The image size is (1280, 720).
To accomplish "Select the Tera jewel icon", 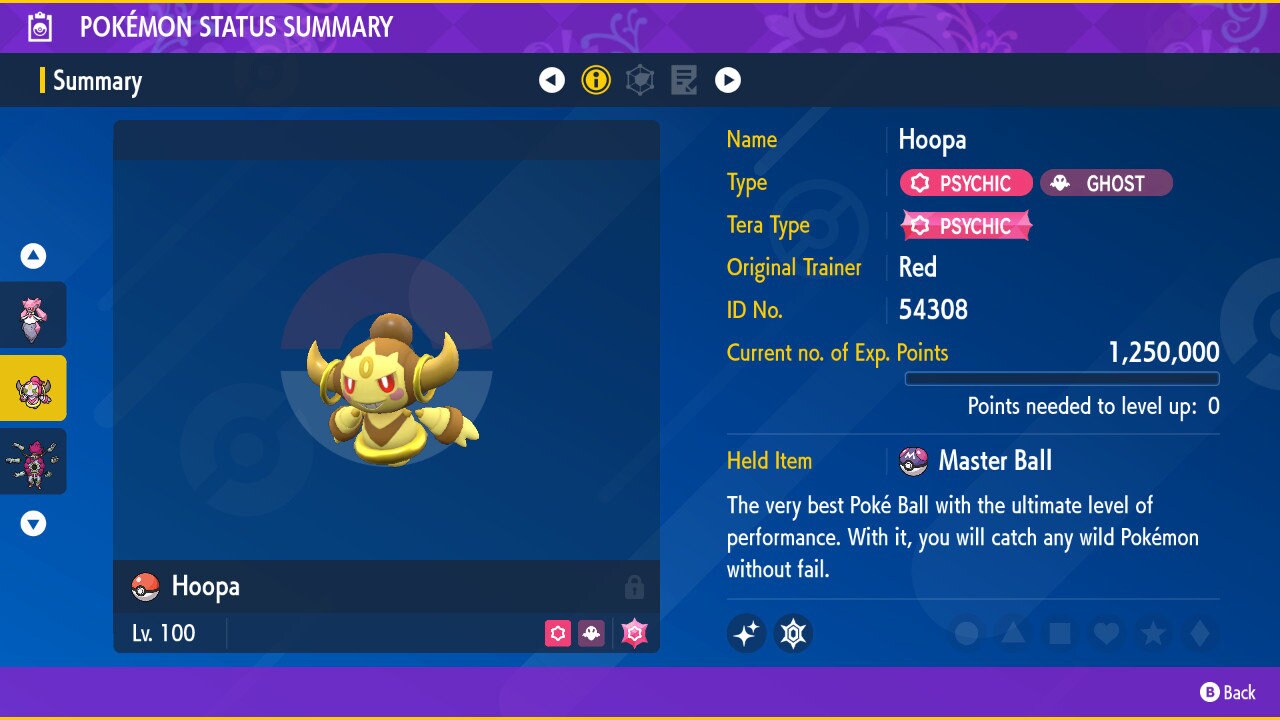I will tap(793, 633).
